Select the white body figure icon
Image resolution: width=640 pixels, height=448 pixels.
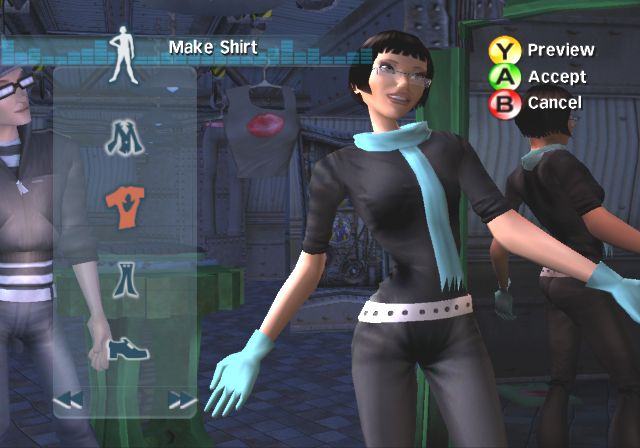124,54
